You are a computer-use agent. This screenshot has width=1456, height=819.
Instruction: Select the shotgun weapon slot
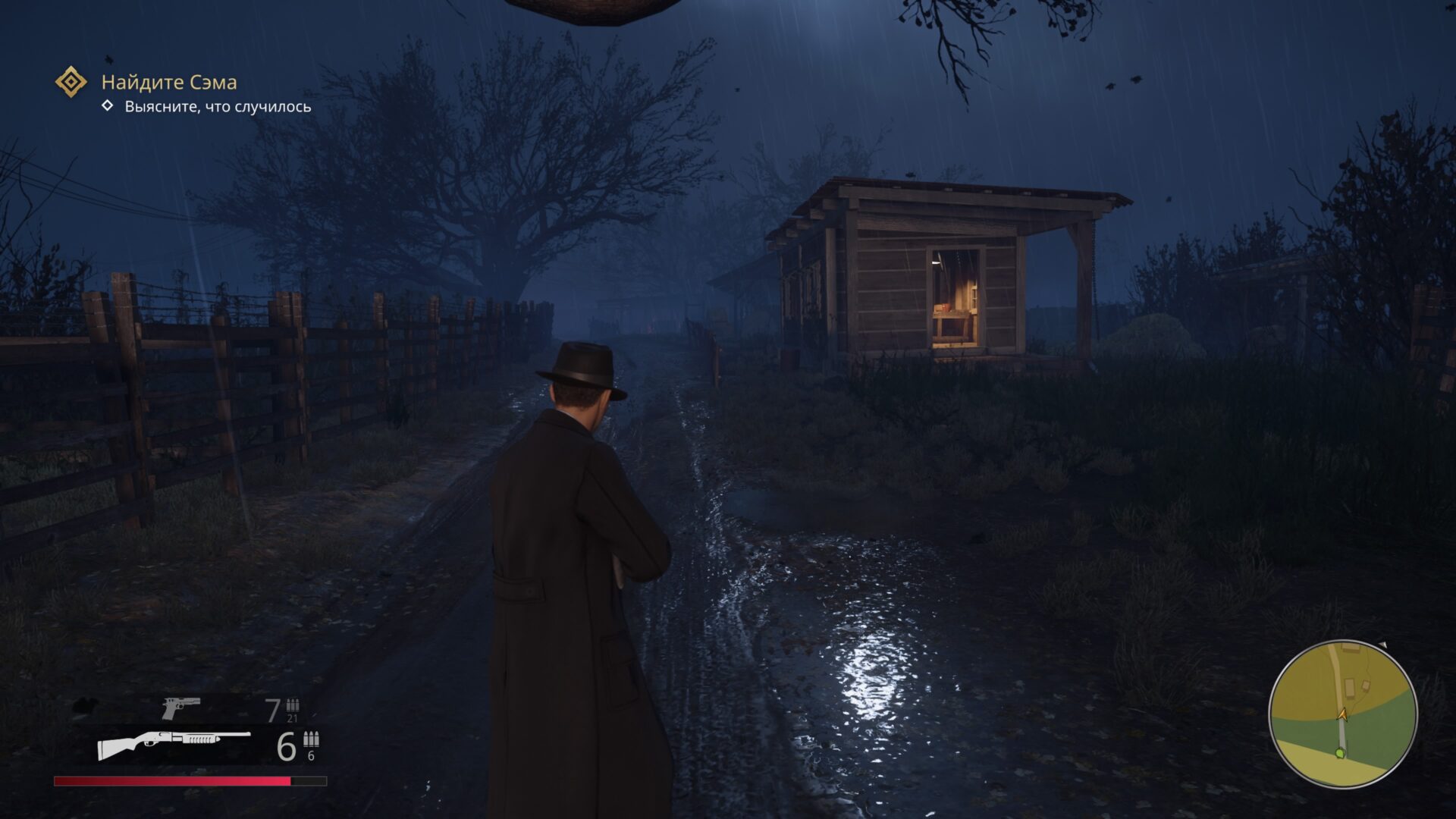(174, 745)
